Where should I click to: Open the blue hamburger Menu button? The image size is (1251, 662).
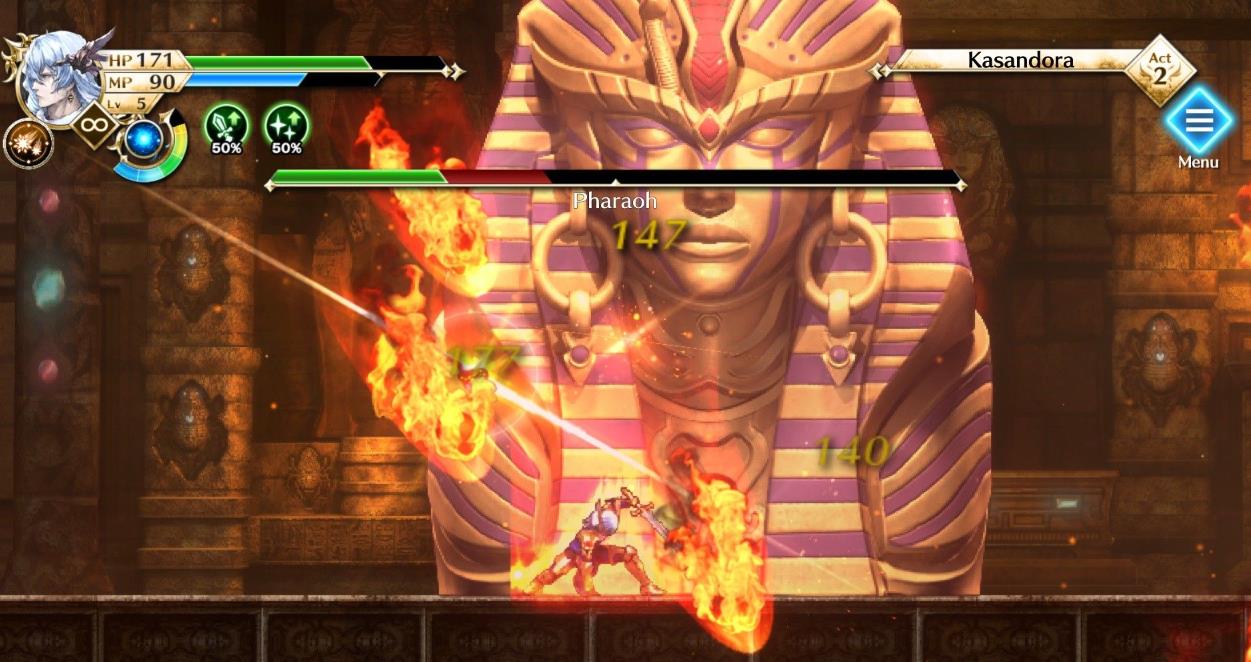pos(1198,121)
